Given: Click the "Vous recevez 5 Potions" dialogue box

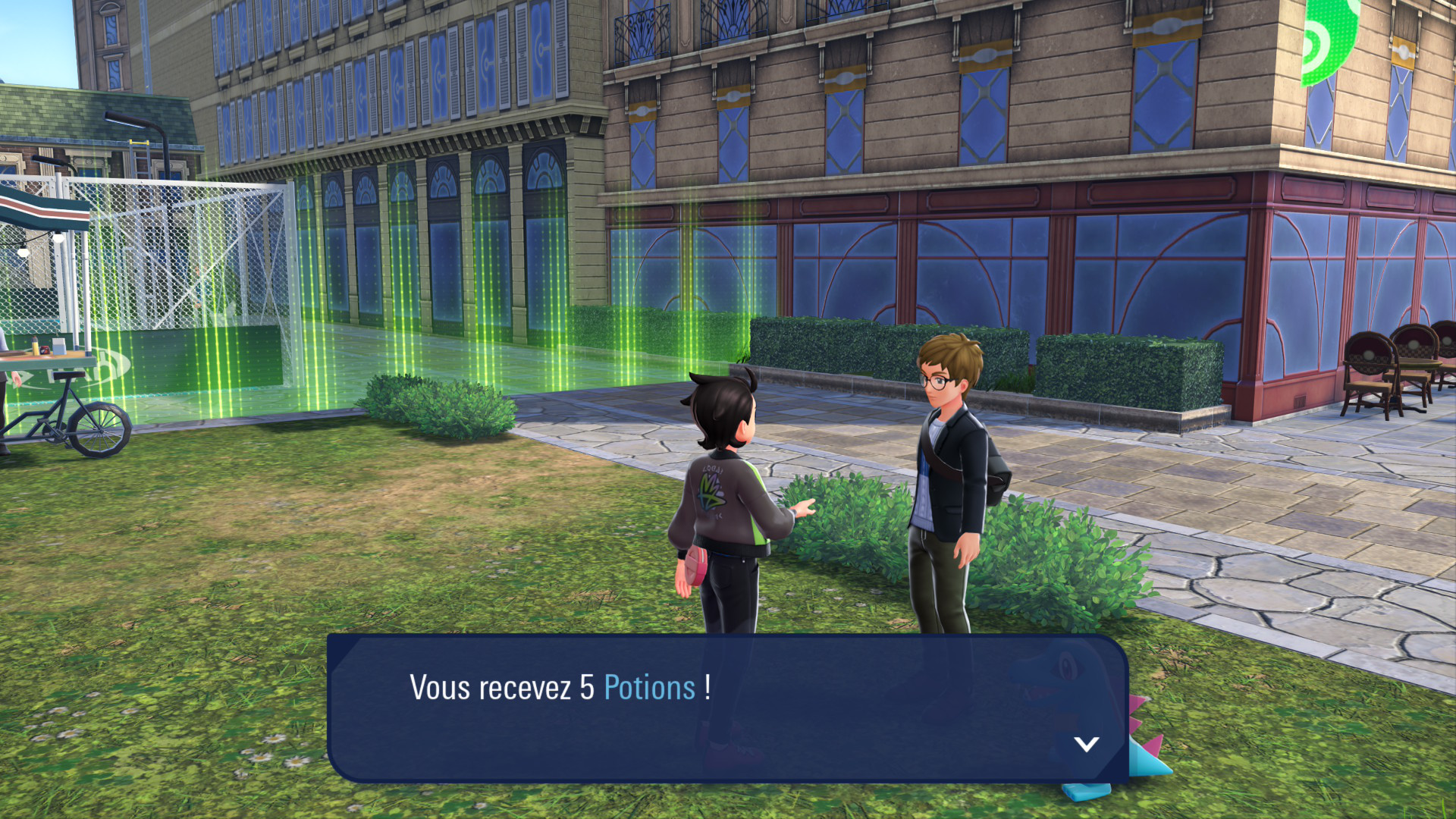Looking at the screenshot, I should click(x=726, y=708).
